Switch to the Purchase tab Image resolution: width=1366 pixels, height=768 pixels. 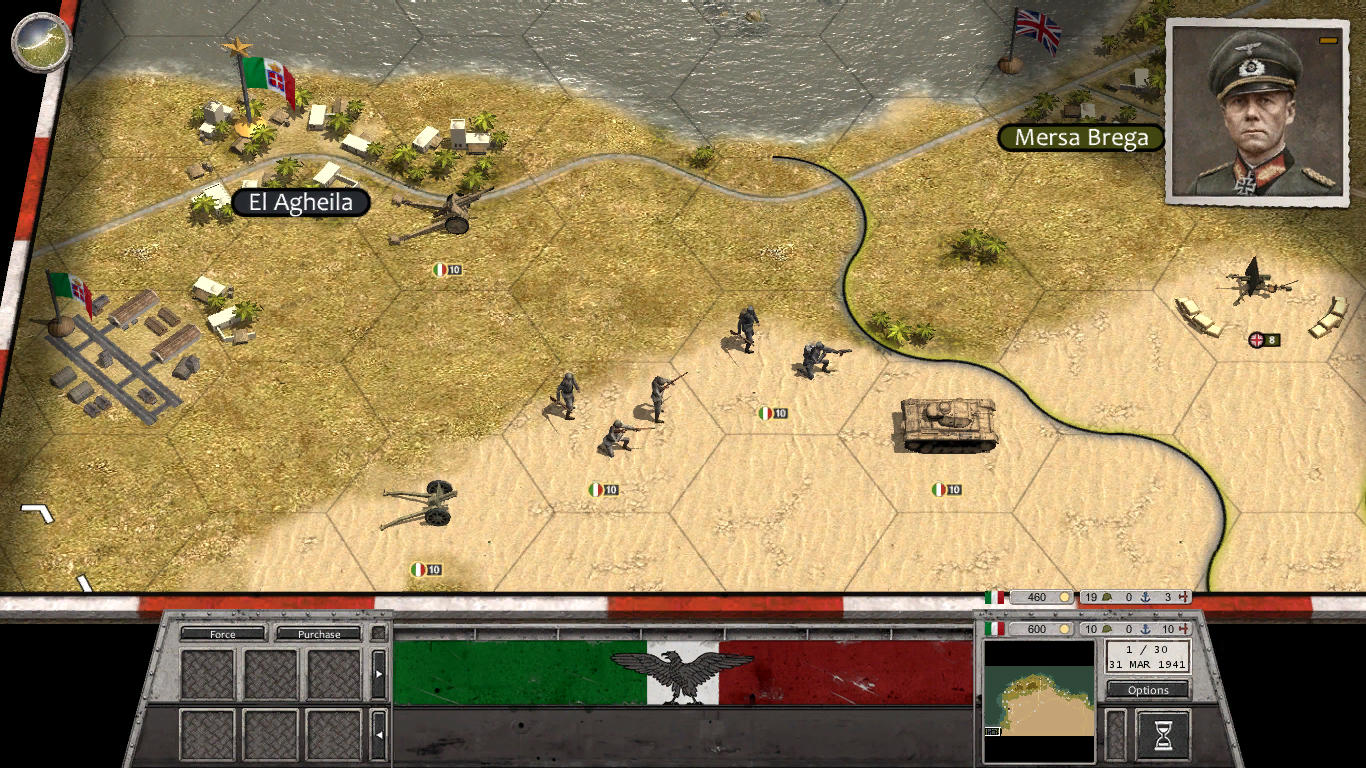click(x=319, y=633)
